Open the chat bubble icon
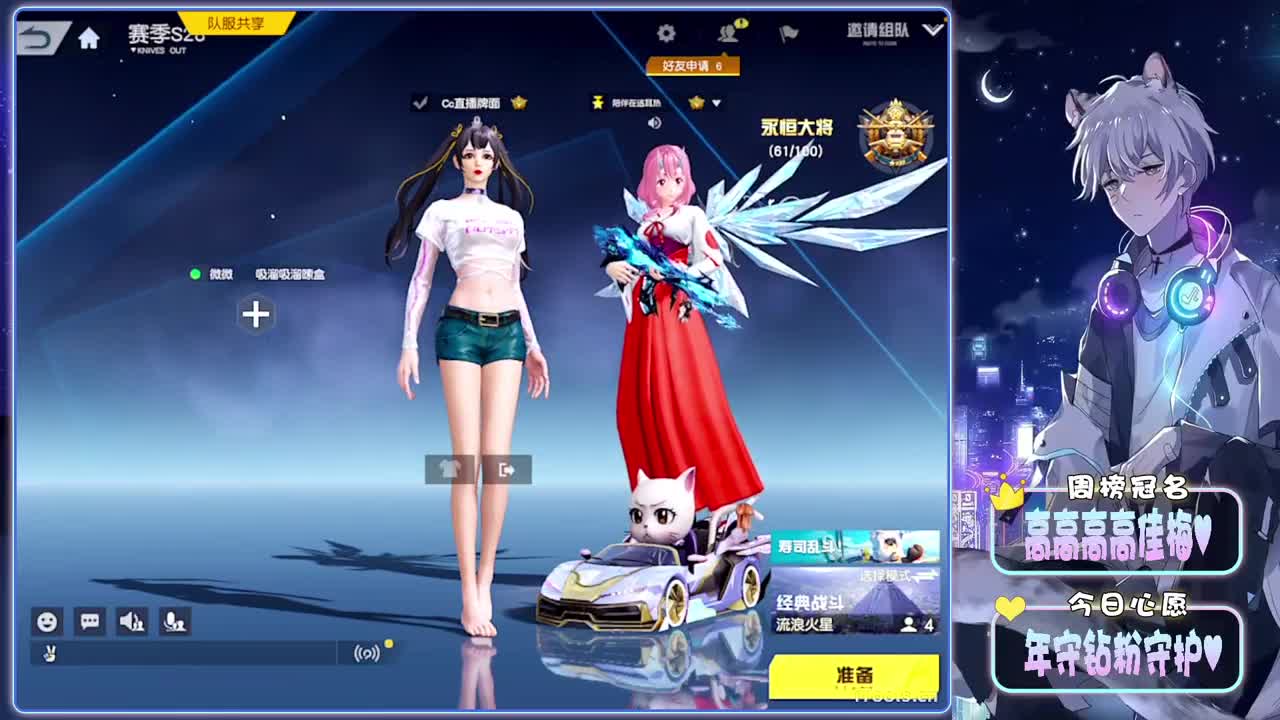1280x720 pixels. click(x=89, y=623)
